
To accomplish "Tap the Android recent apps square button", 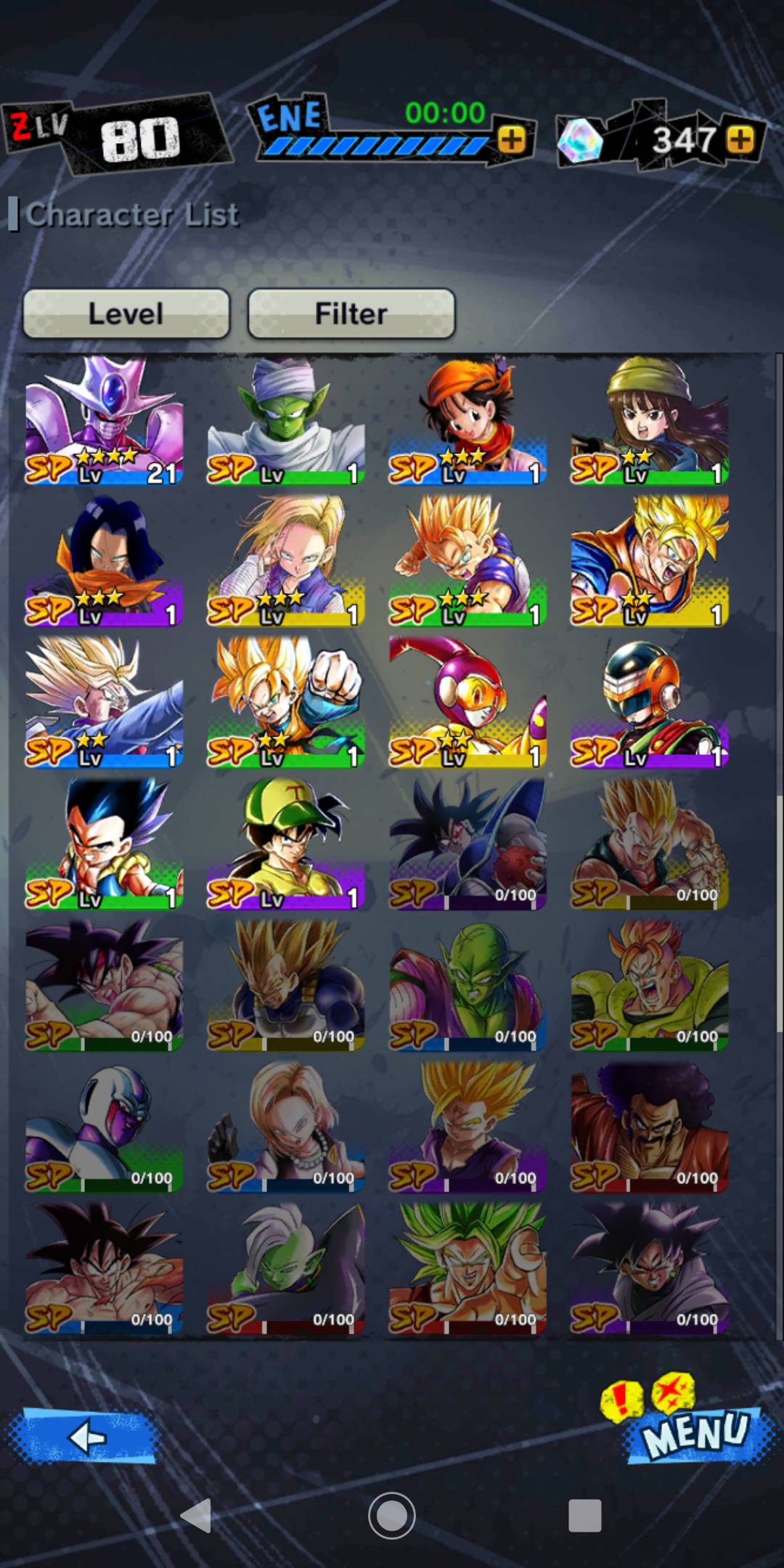I will click(584, 1515).
